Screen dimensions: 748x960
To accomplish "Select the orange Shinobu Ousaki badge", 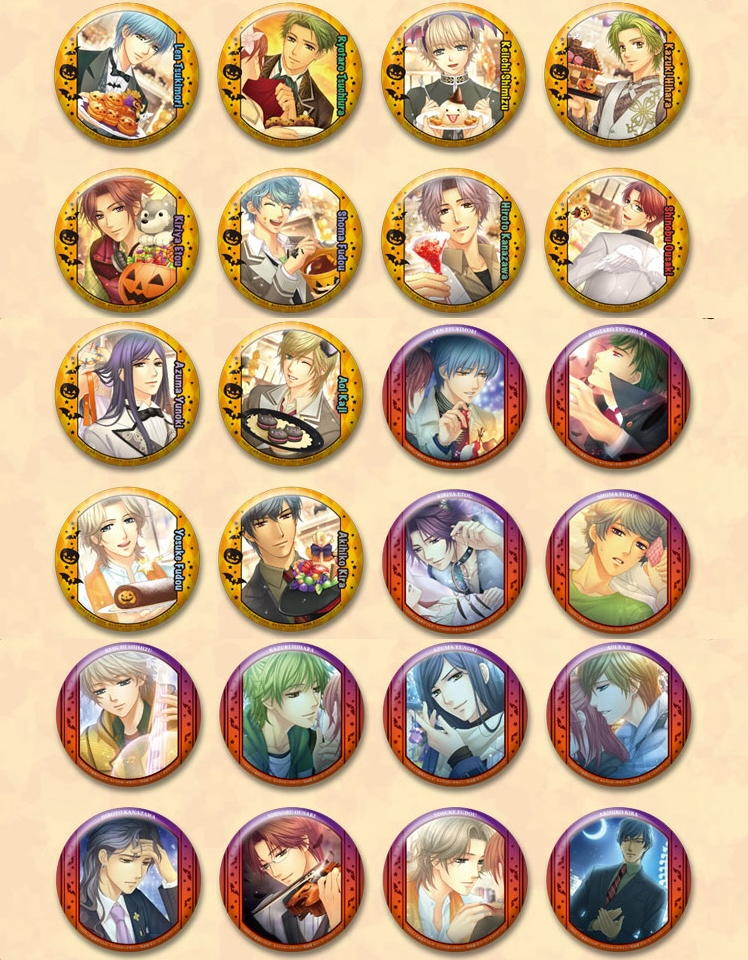I will pos(617,240).
